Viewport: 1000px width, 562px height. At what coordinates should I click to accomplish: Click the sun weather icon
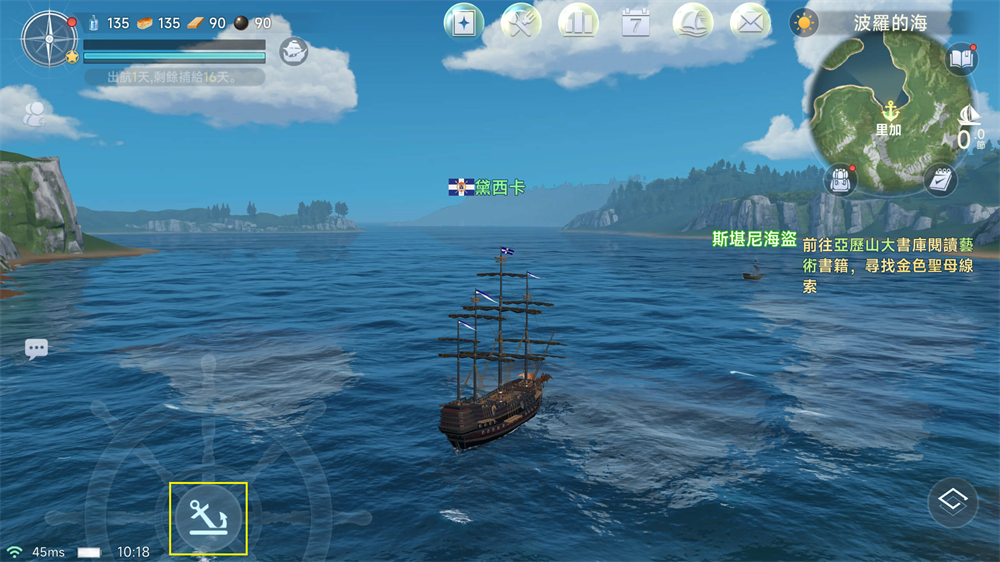[803, 22]
